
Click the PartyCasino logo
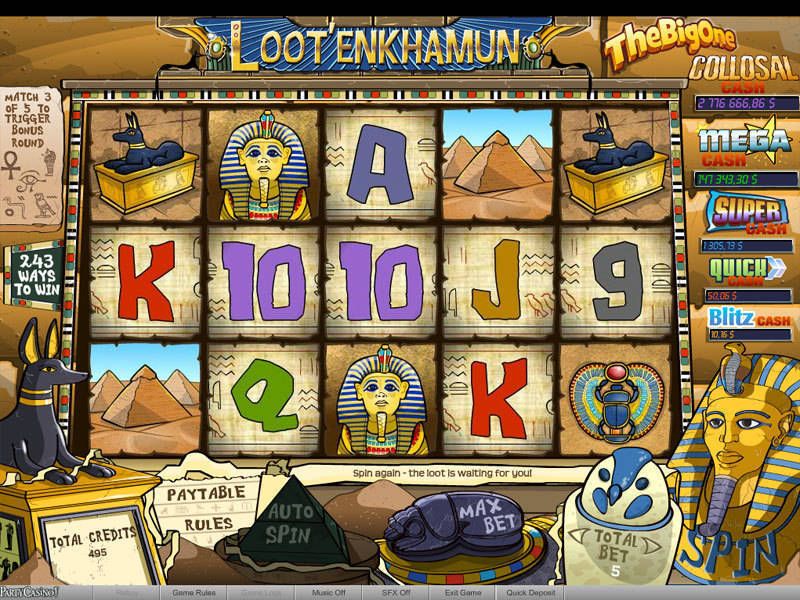coord(28,592)
